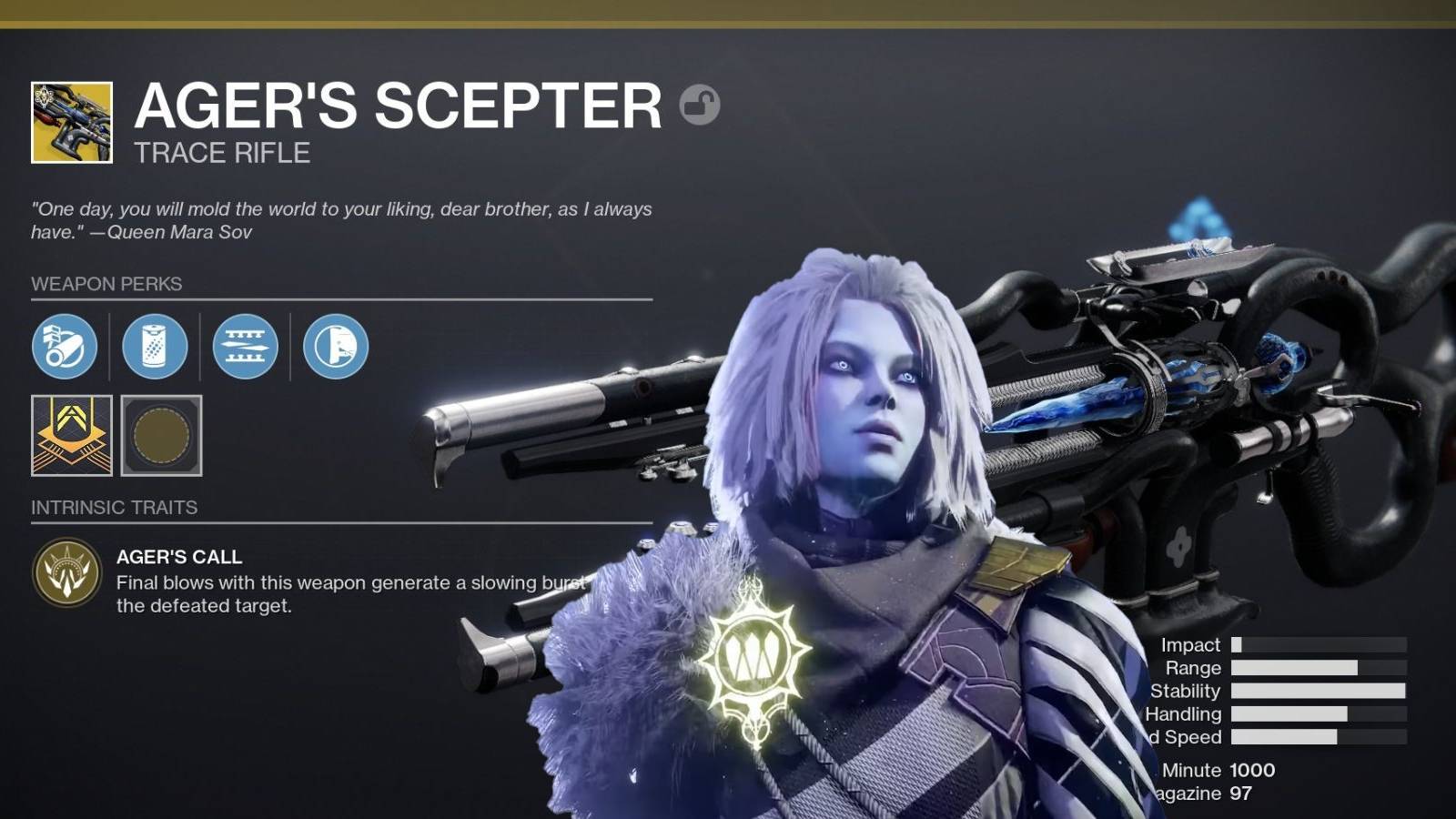Click the Queen Mara Sov quote text
Screen dimensions: 1456x819
[341, 218]
